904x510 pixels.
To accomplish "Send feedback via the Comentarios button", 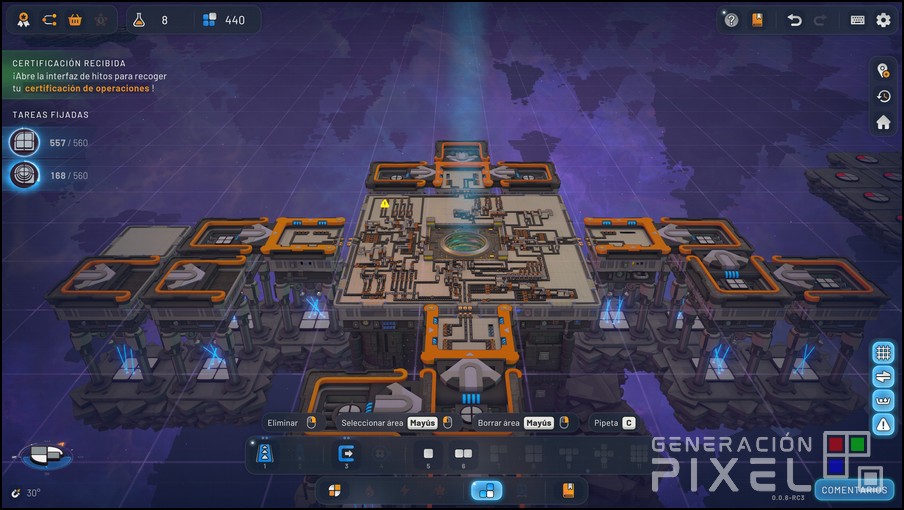I will [x=854, y=490].
